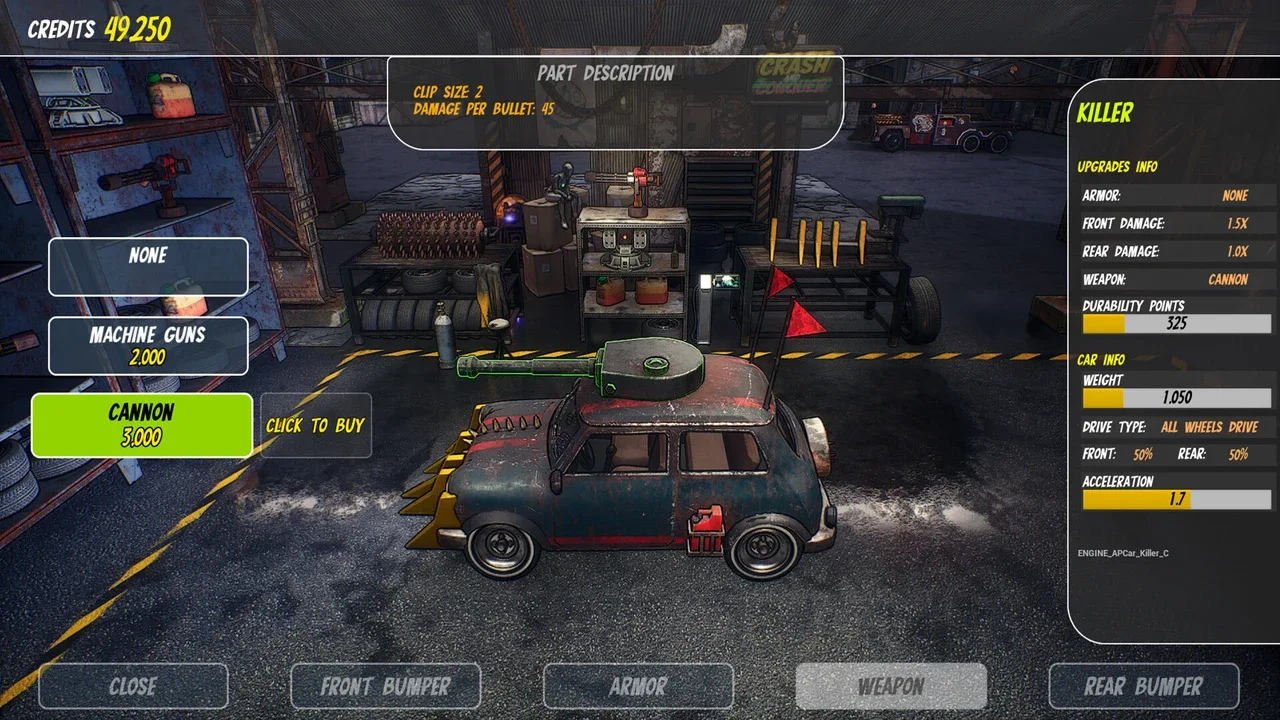Show the Weapon category
Image resolution: width=1280 pixels, height=720 pixels.
click(891, 686)
